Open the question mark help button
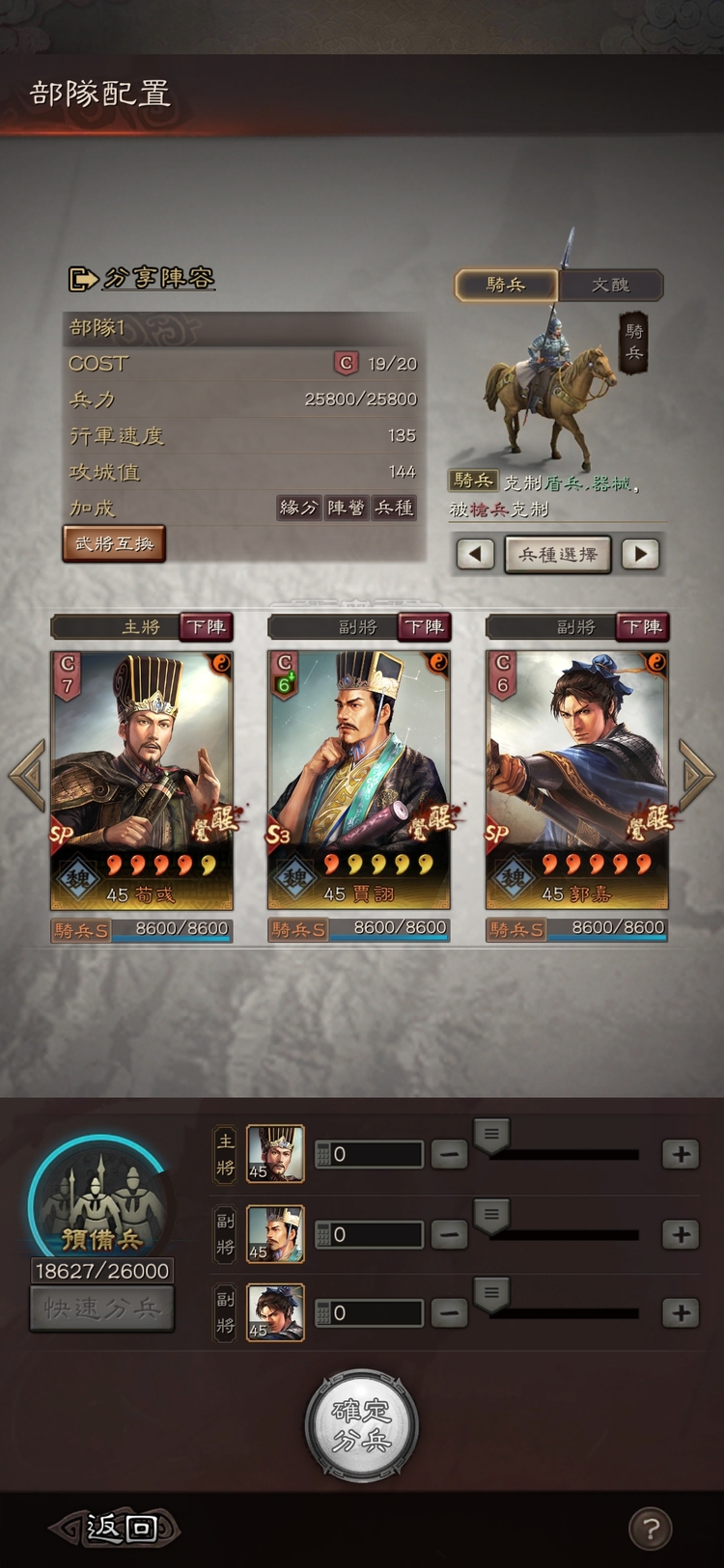Image resolution: width=724 pixels, height=1568 pixels. [x=651, y=1528]
